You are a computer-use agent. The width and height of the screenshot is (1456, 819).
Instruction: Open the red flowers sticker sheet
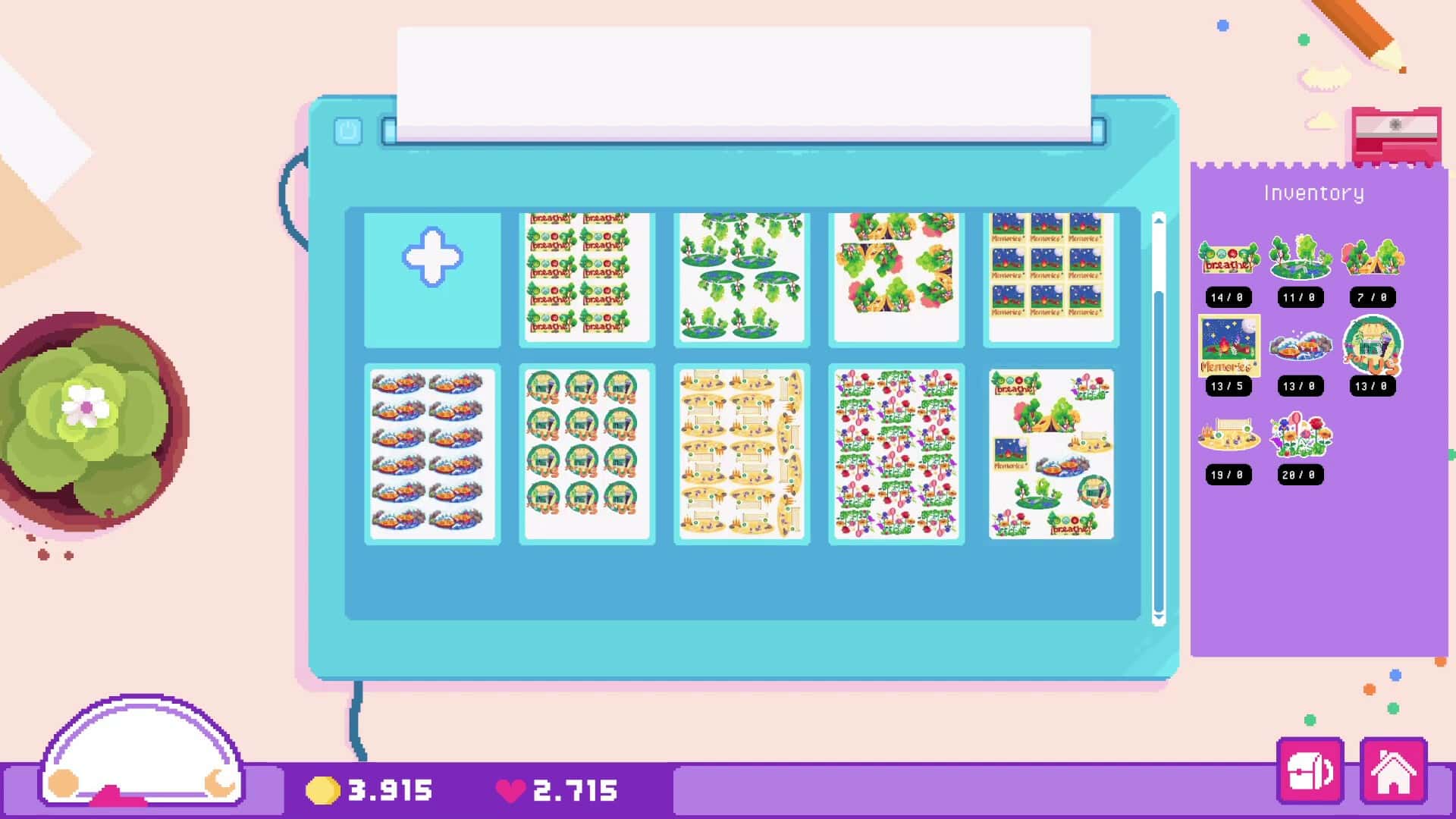pos(896,455)
